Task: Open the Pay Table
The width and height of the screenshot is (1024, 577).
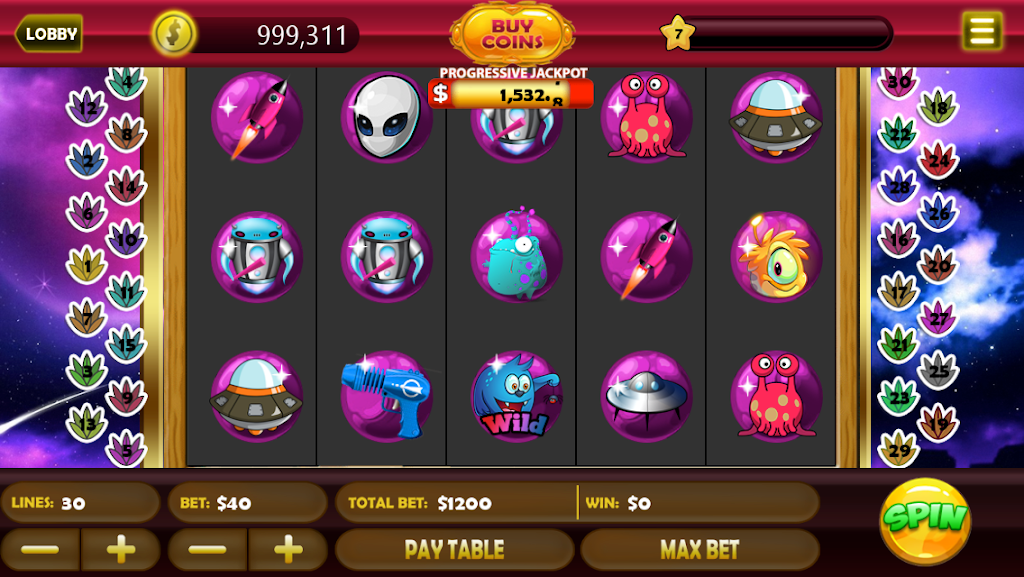Action: (x=454, y=549)
